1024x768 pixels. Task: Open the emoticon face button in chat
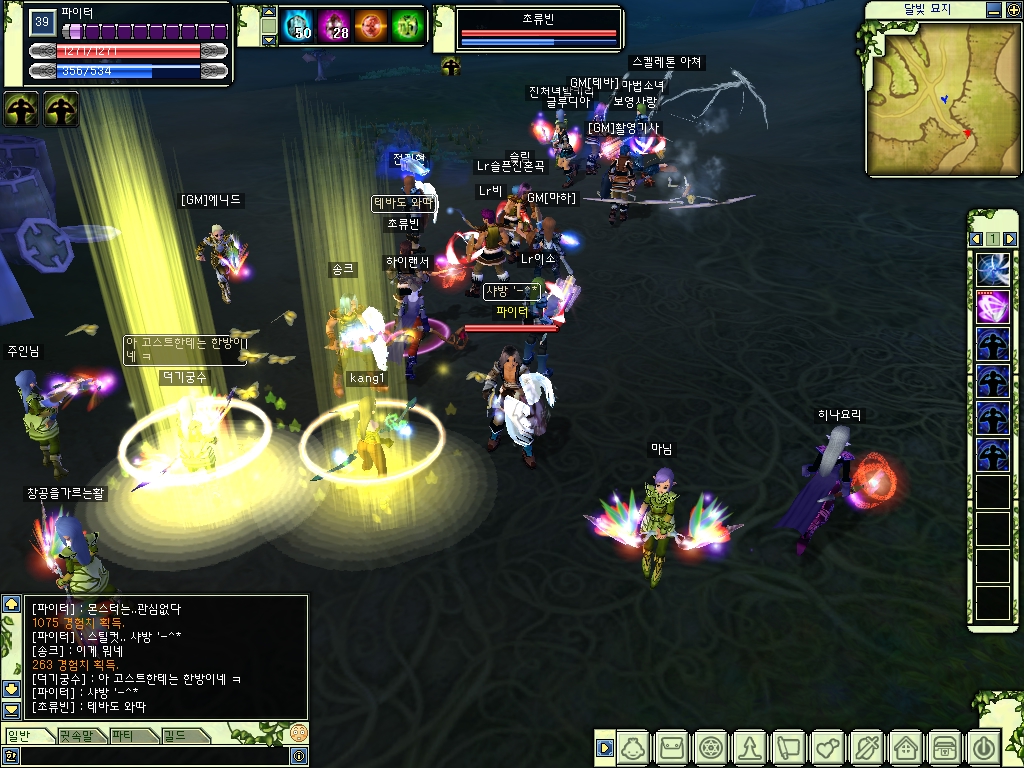pos(298,734)
